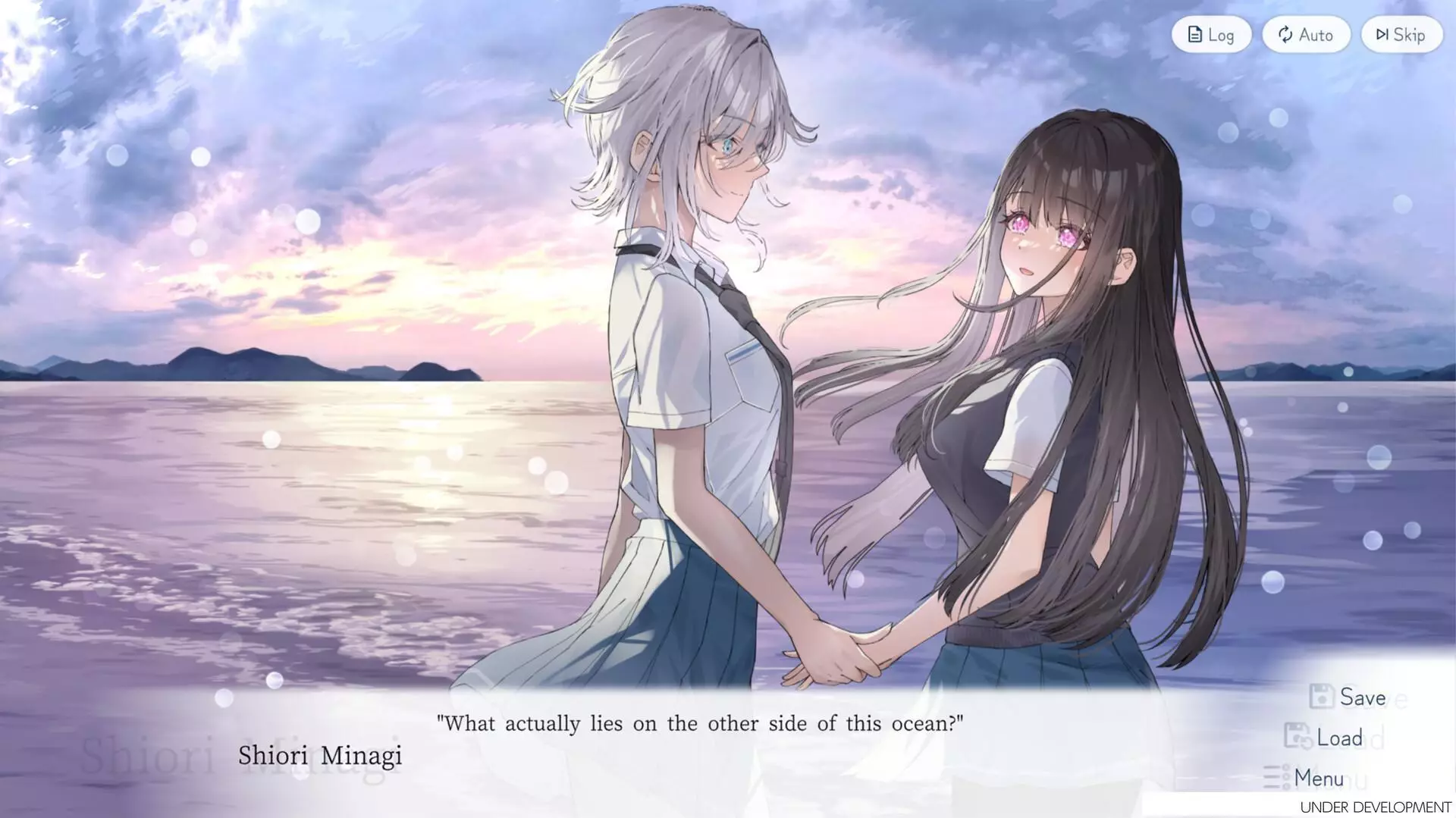1456x818 pixels.
Task: Load a previously saved game
Action: click(x=1335, y=737)
